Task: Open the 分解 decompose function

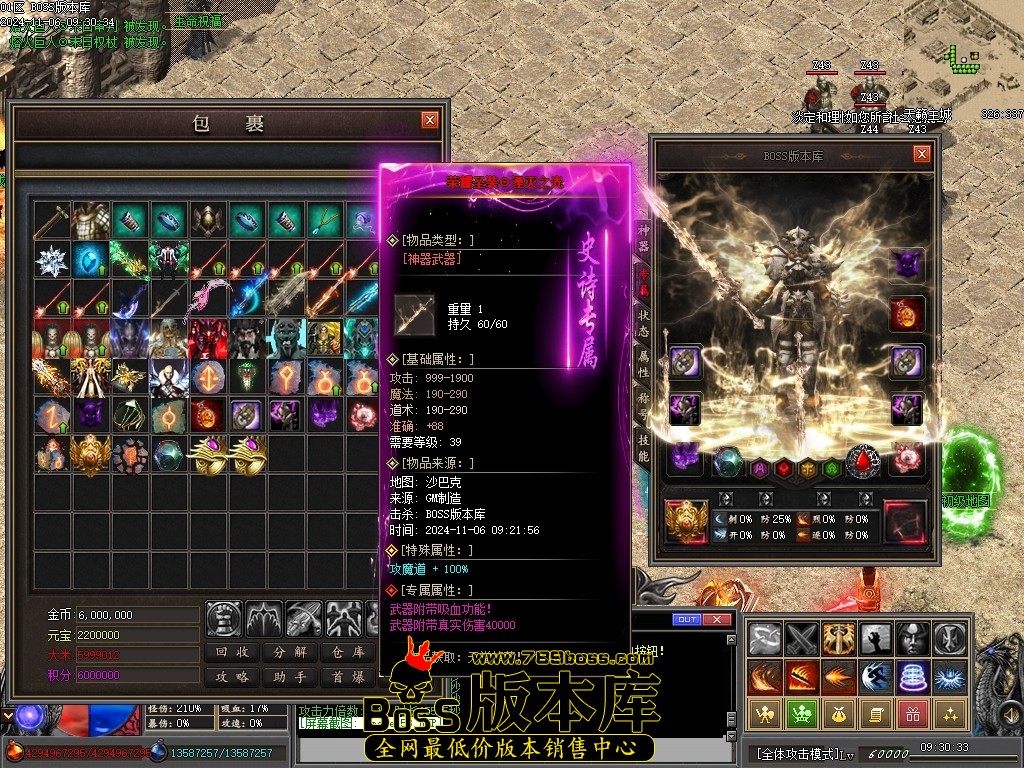Action: (x=290, y=651)
